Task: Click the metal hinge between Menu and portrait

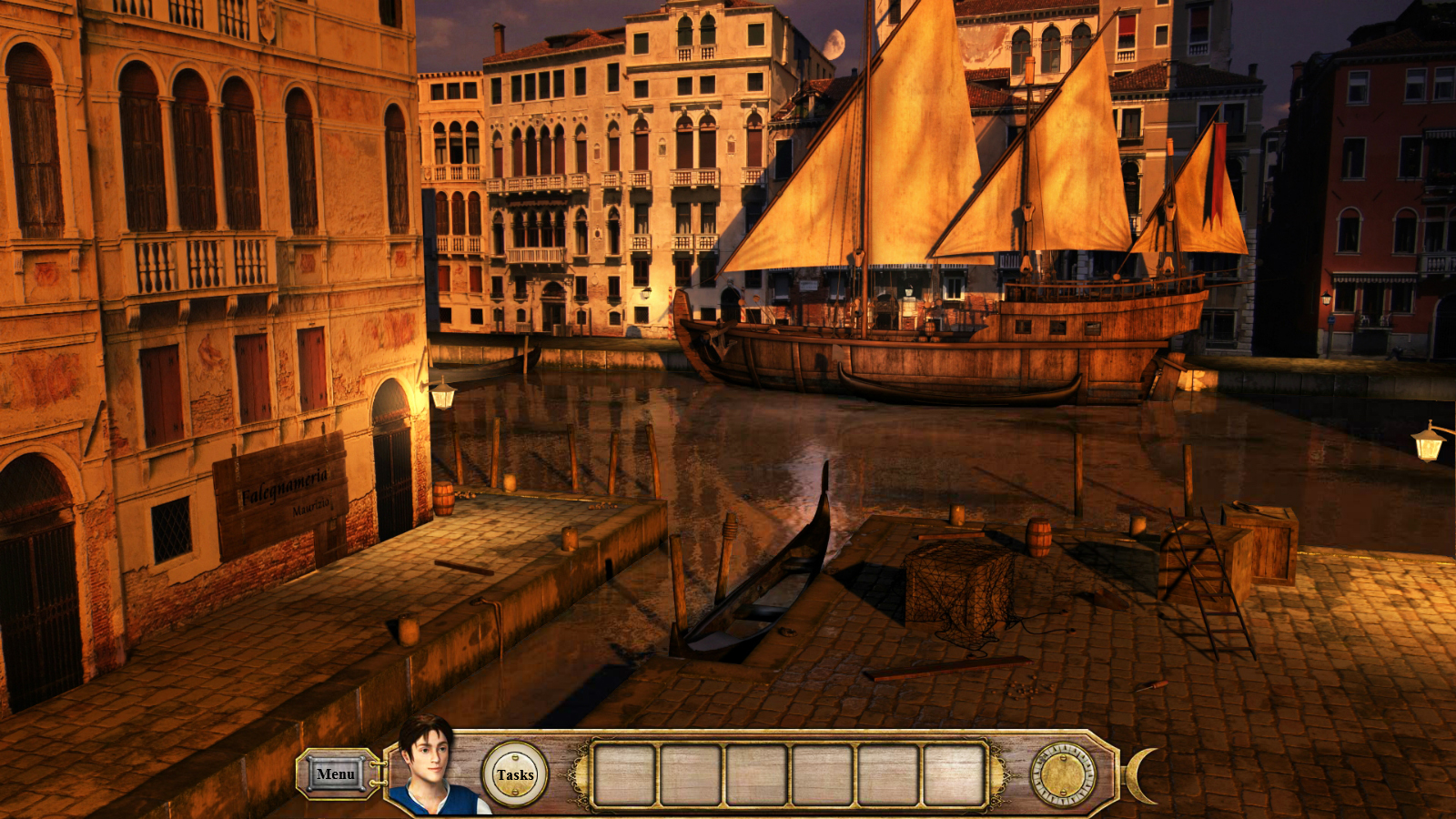Action: click(379, 772)
